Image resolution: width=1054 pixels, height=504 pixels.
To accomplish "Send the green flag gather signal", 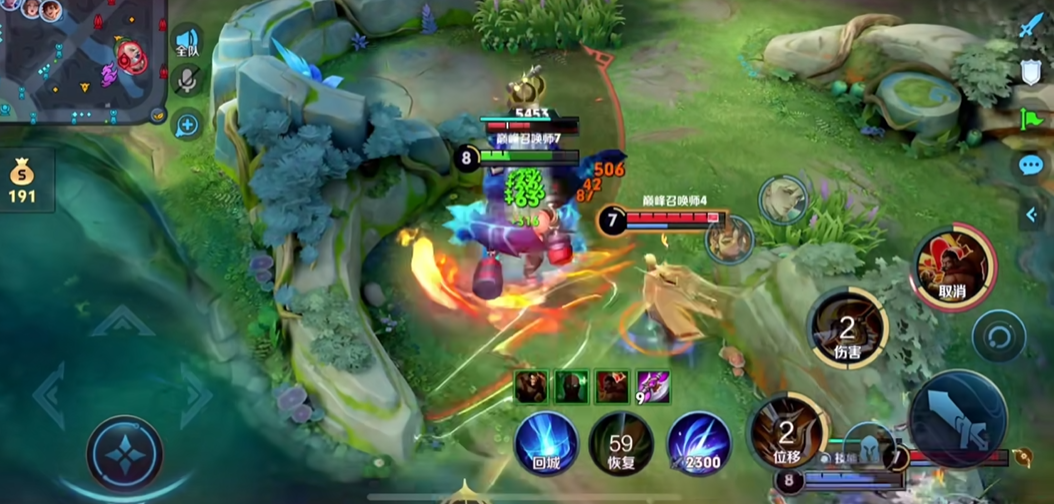I will click(x=1031, y=118).
